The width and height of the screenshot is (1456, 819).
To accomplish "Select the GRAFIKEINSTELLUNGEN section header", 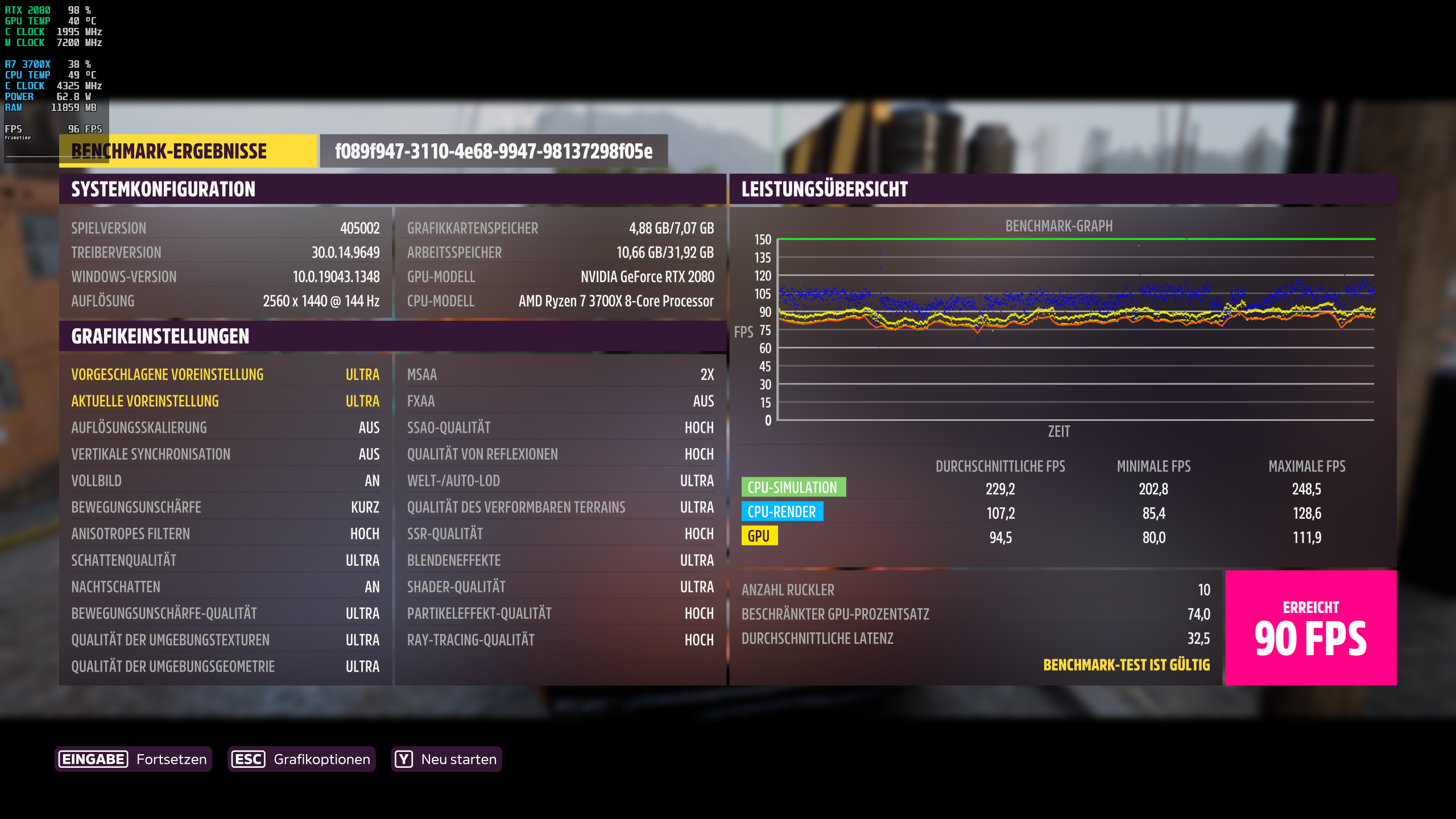I will pos(159,336).
